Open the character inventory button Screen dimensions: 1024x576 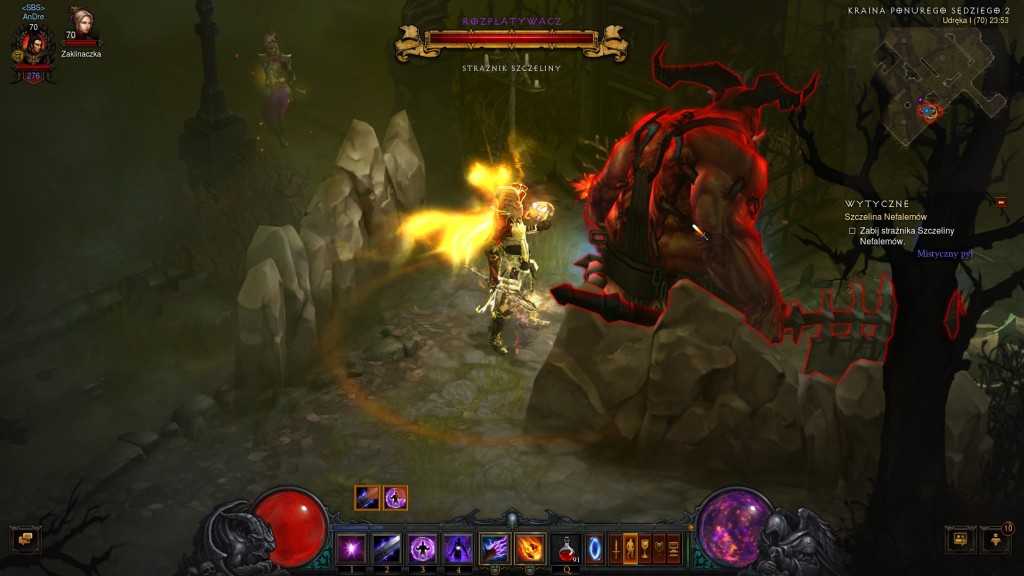click(630, 549)
